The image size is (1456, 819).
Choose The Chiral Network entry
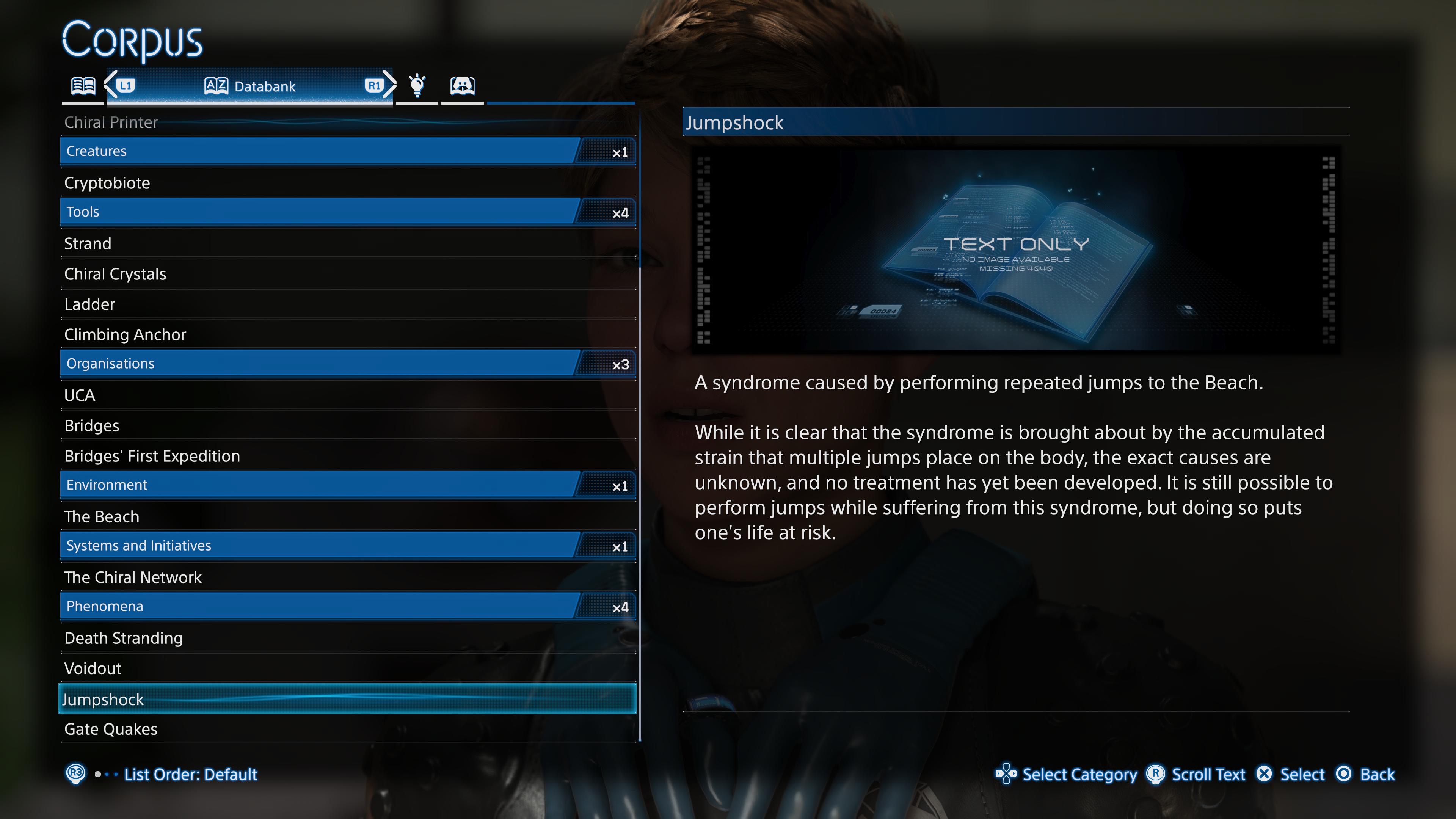(x=133, y=577)
